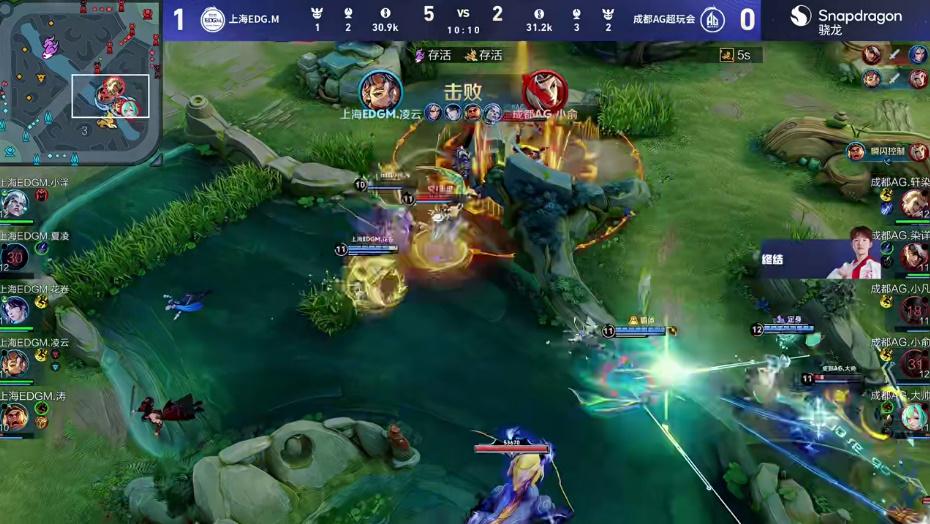Click the 终结 player highlight card

click(x=821, y=260)
